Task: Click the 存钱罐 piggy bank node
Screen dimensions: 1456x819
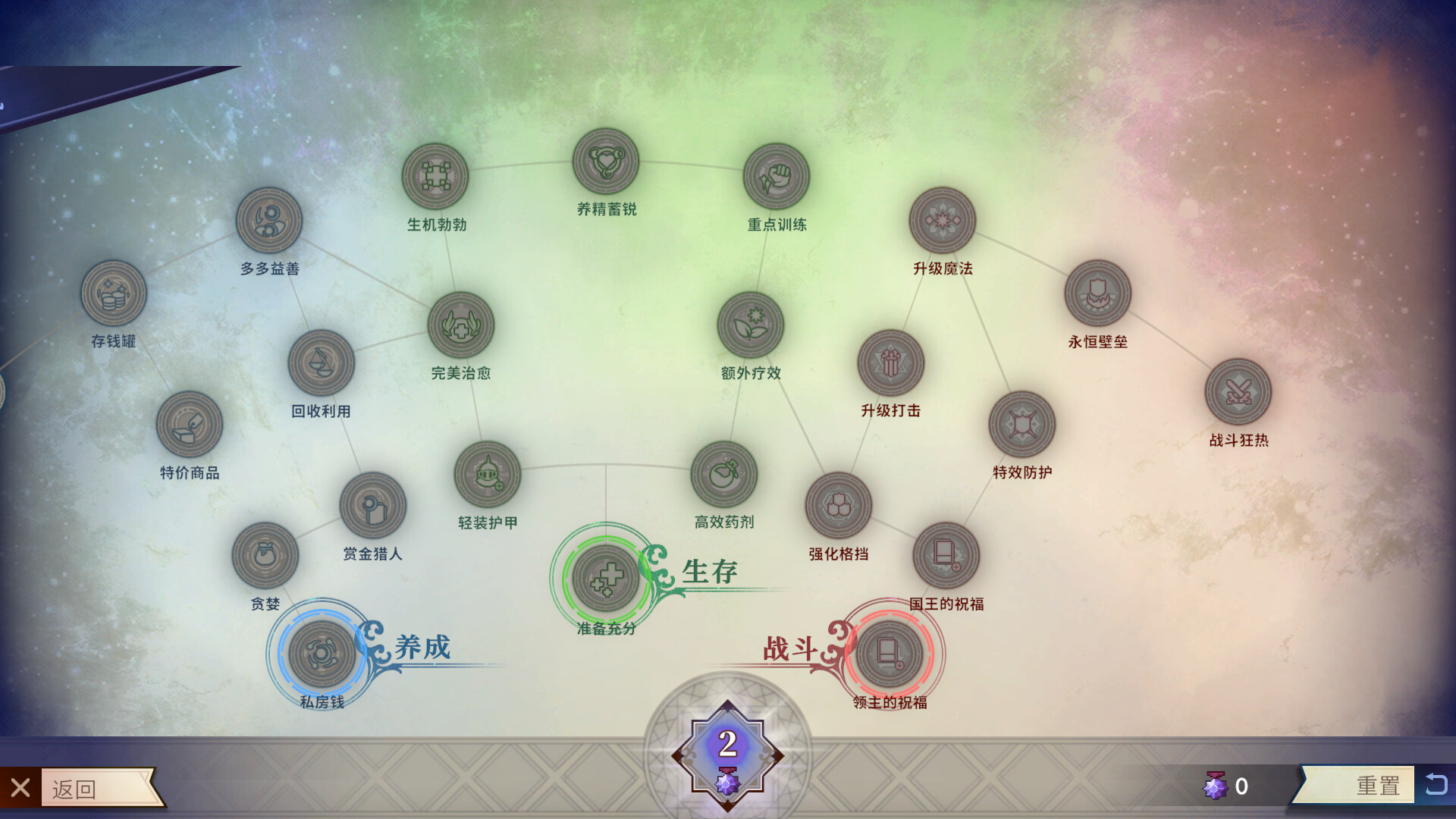Action: [114, 293]
